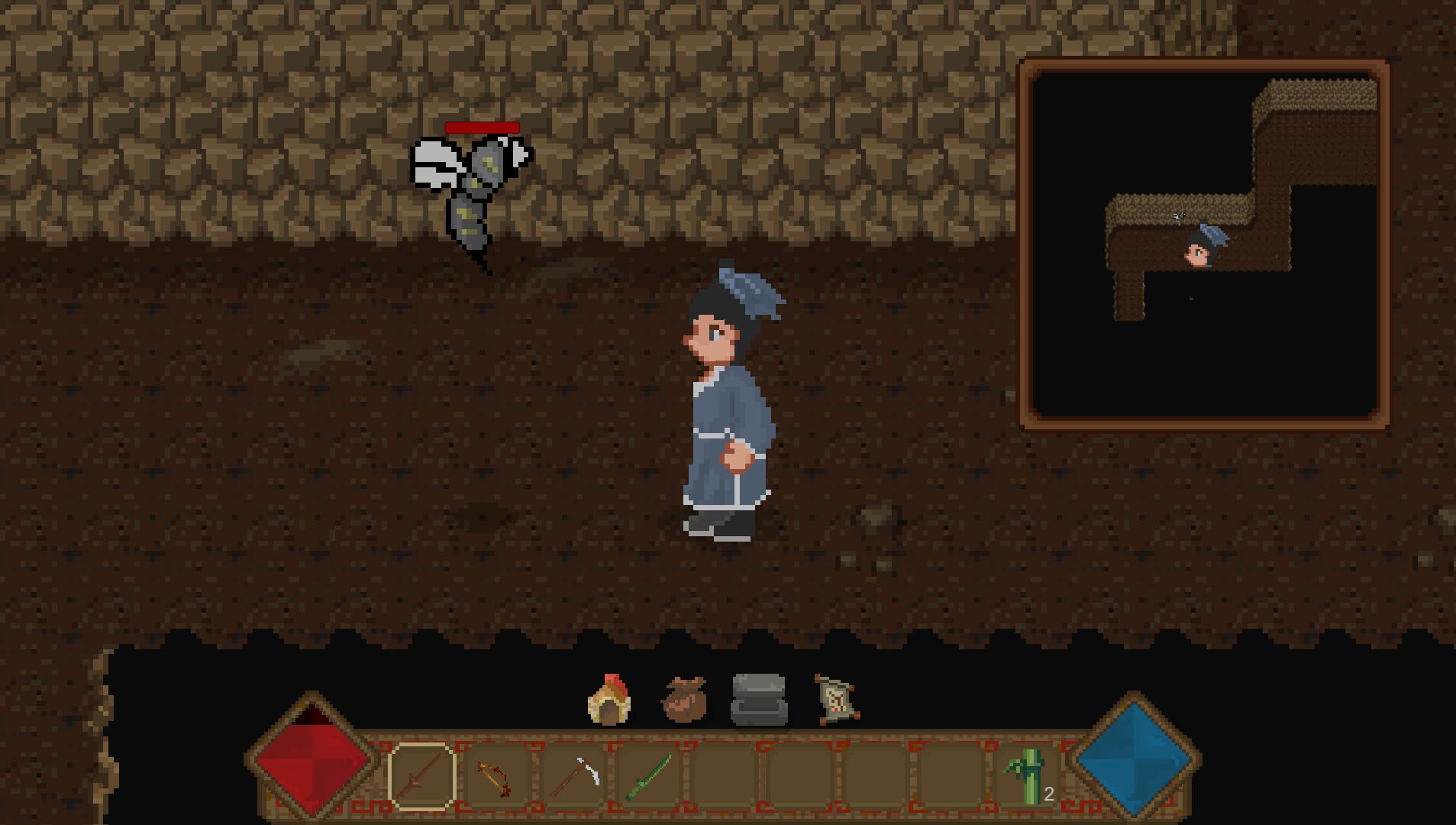1456x825 pixels.
Task: Choose the pickaxe hotbar slot
Action: (574, 776)
